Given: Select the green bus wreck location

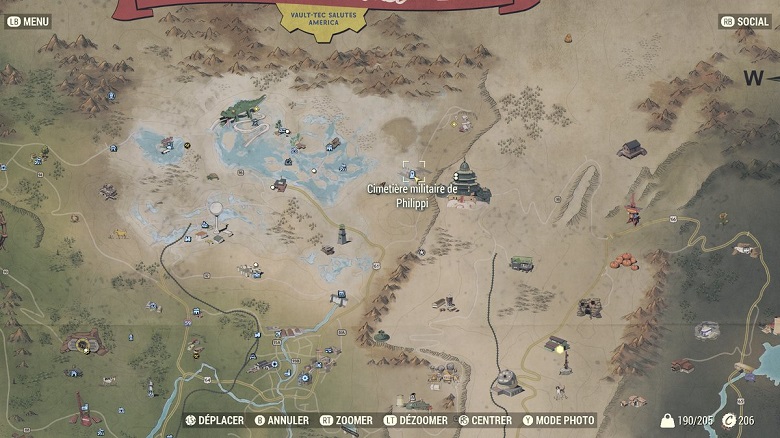Looking at the screenshot, I should (x=521, y=263).
